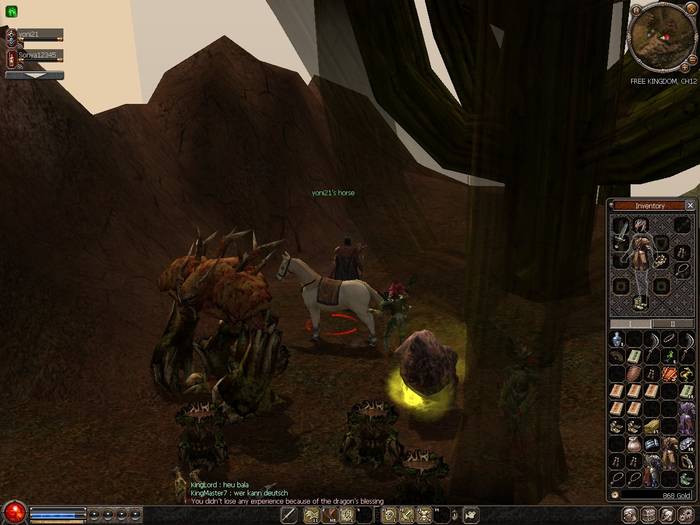
Task: Expand the party list arrow
Action: 34,75
